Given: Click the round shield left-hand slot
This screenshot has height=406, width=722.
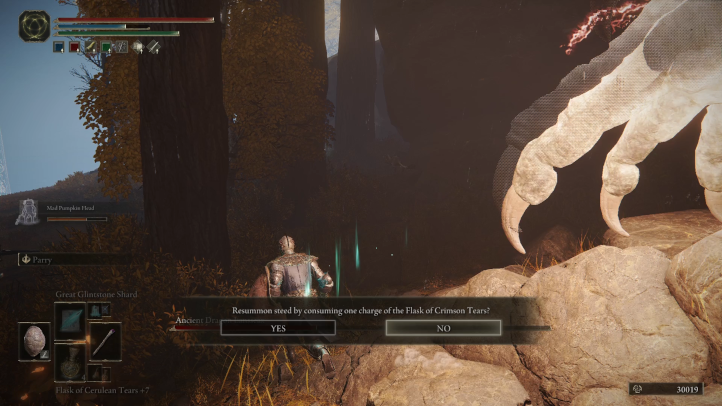Looking at the screenshot, I should point(34,341).
